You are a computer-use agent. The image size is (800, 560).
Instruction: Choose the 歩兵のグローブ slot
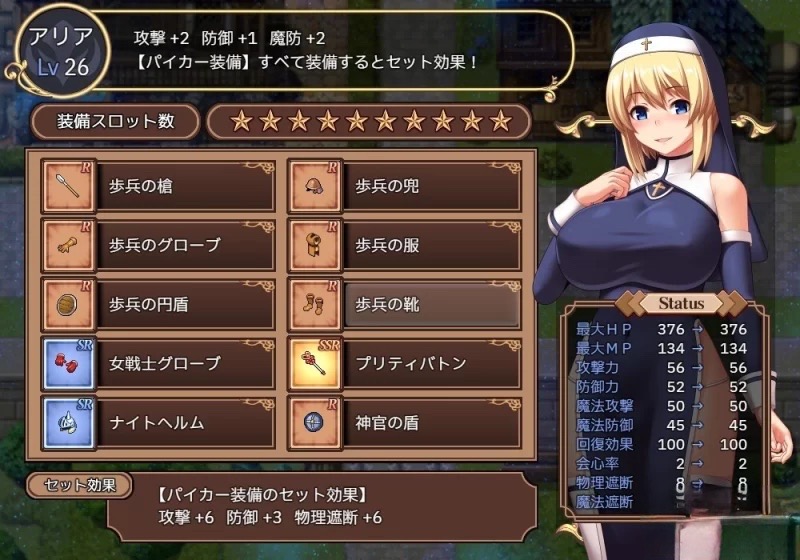click(160, 245)
